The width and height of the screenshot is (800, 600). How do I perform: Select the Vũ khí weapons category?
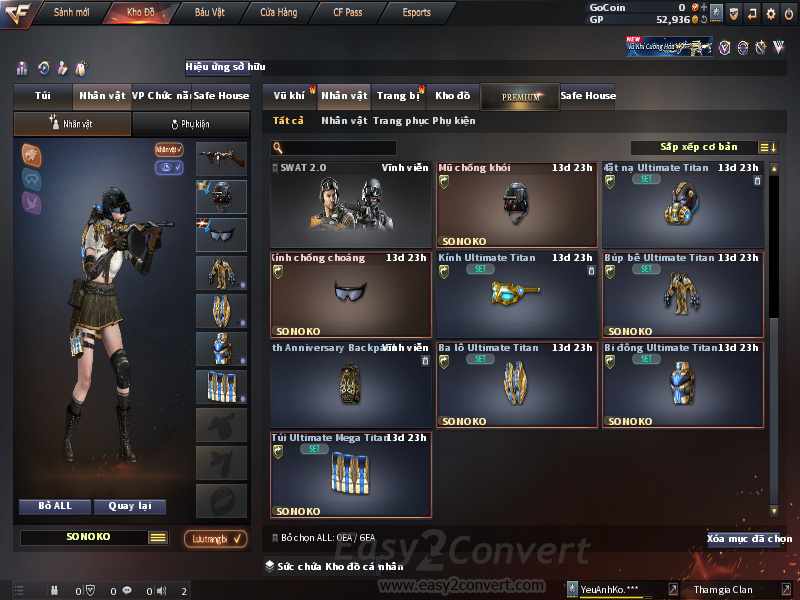coord(289,96)
